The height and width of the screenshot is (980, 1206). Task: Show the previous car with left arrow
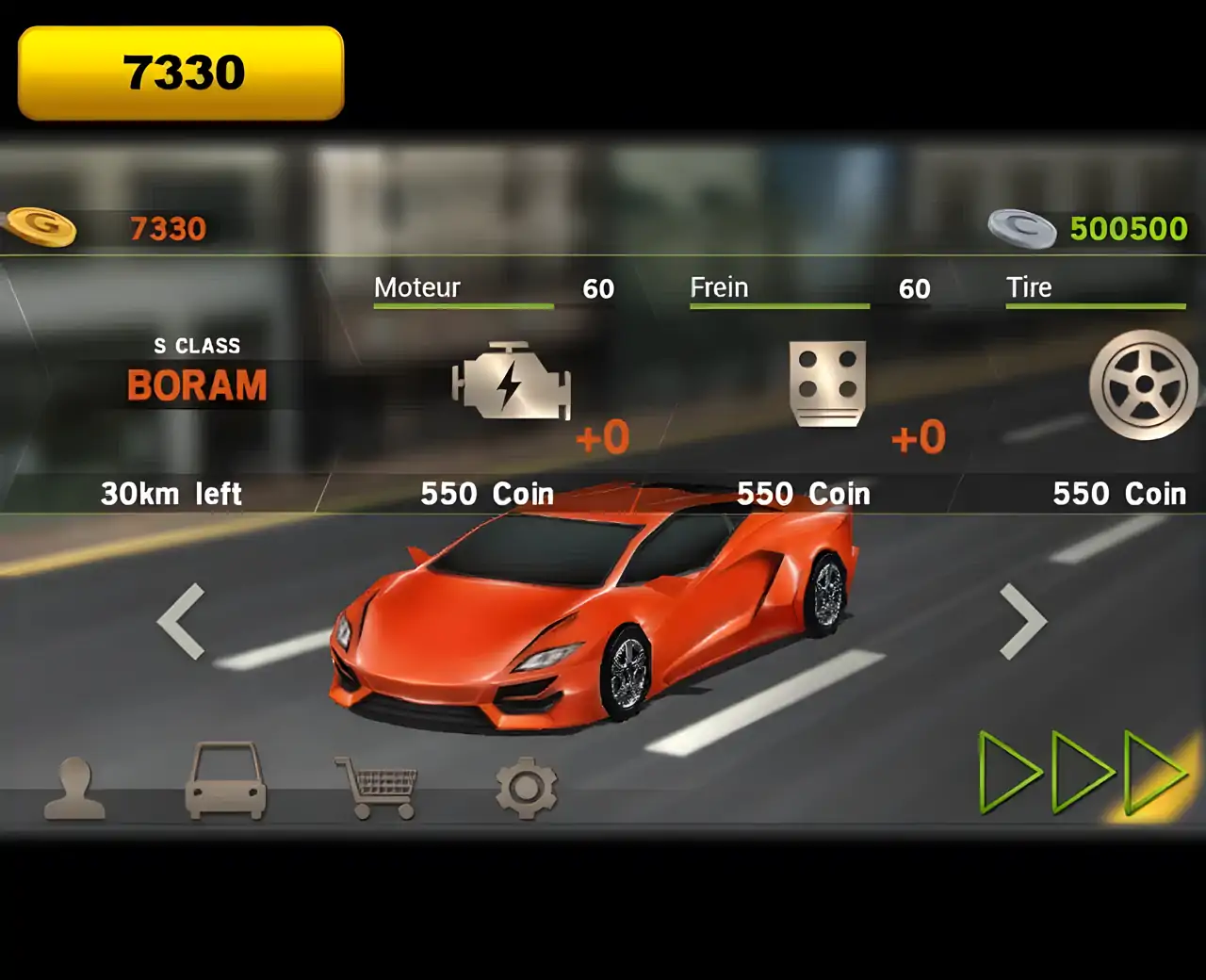tap(181, 621)
